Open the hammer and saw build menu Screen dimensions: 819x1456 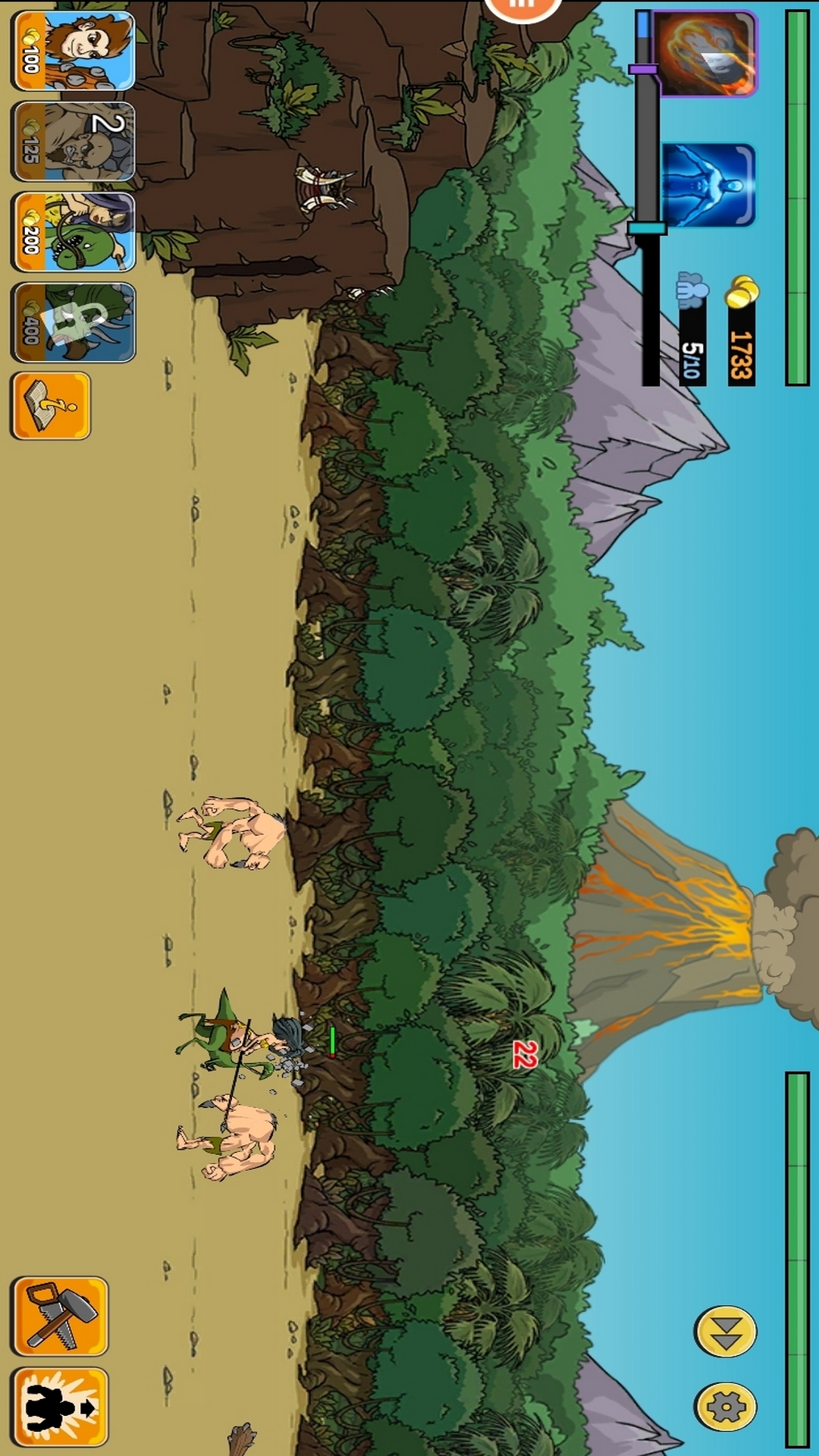[59, 1316]
